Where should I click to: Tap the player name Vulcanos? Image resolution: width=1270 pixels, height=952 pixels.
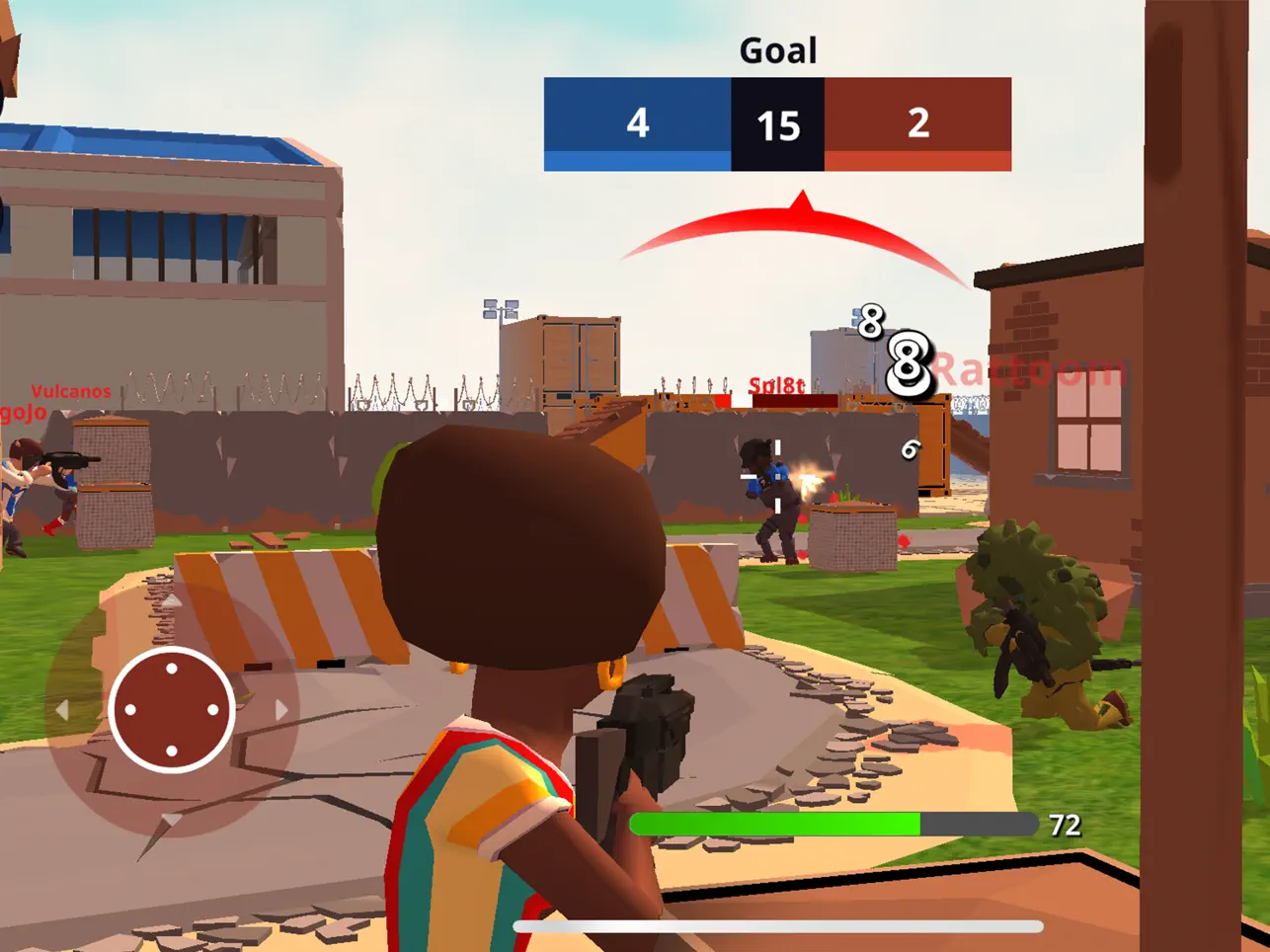tap(71, 391)
